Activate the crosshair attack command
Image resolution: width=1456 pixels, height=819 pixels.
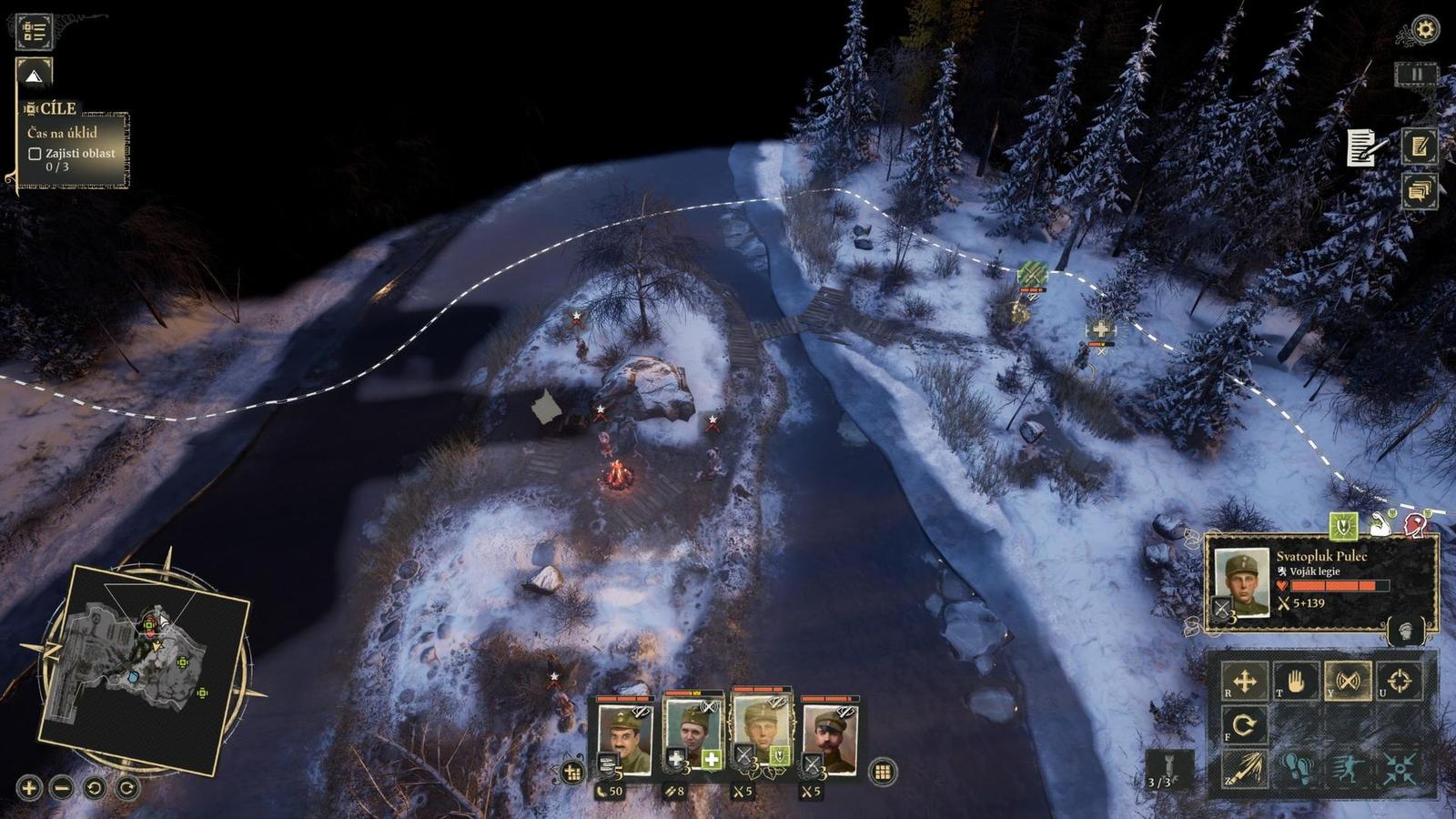pyautogui.click(x=1400, y=681)
